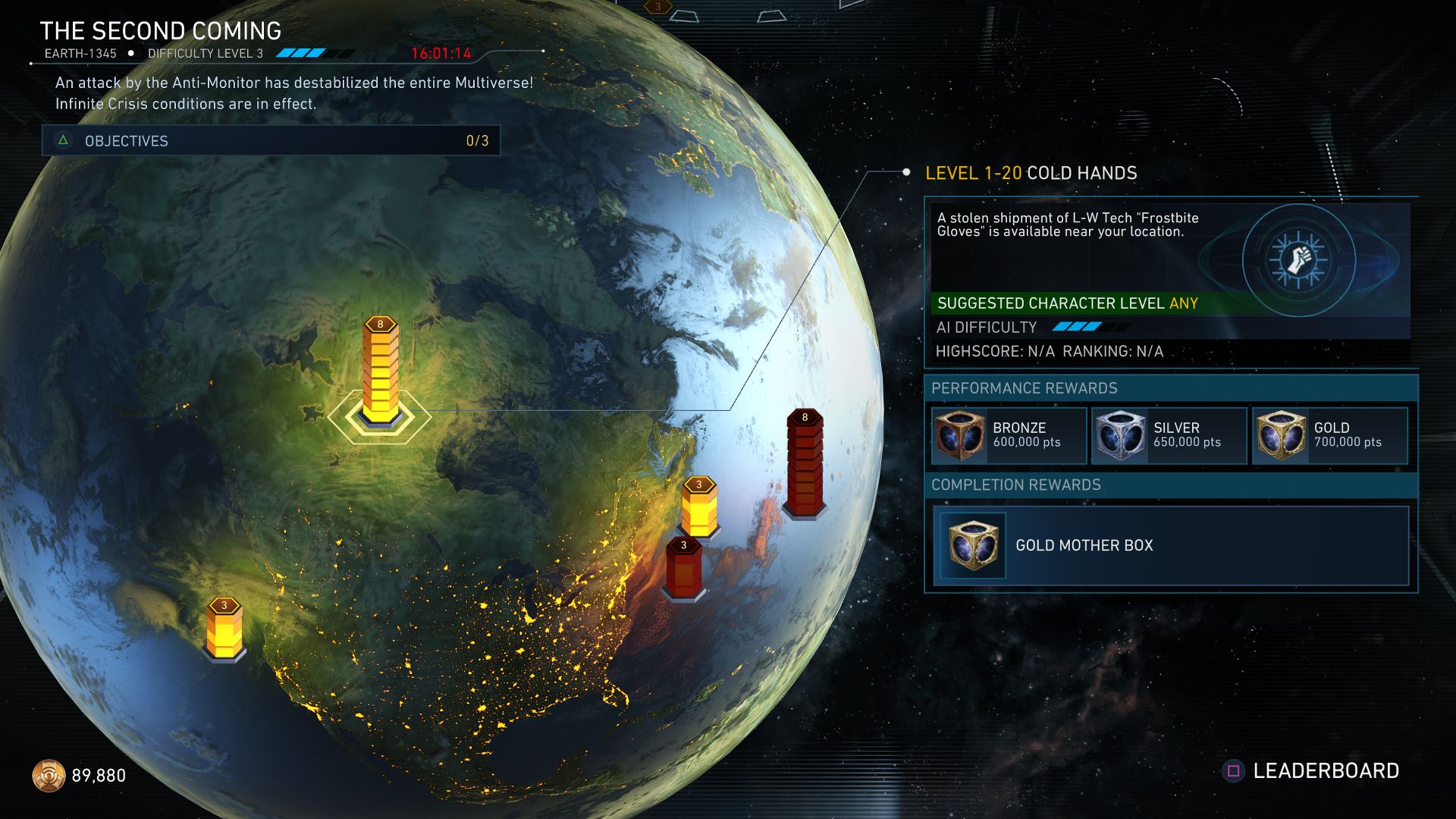Choose the red 3-stage tower marker
This screenshot has height=819, width=1456.
683,567
